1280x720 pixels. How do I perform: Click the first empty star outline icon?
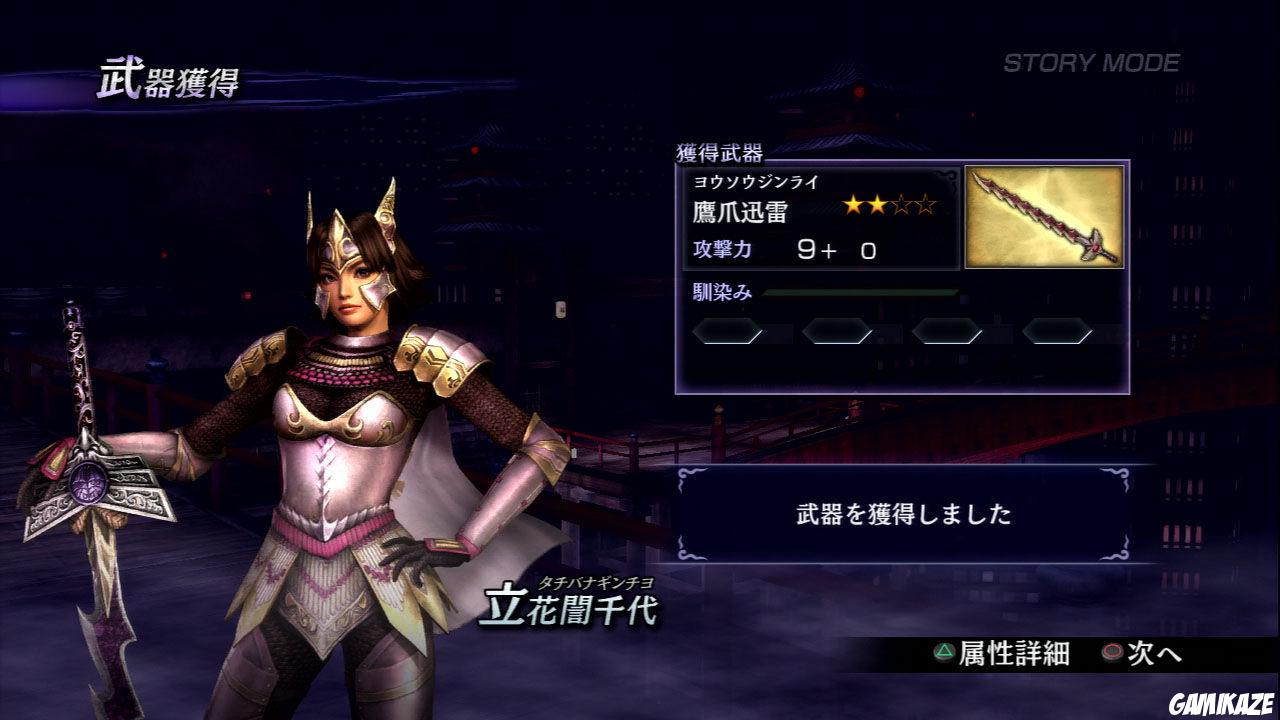pyautogui.click(x=901, y=204)
